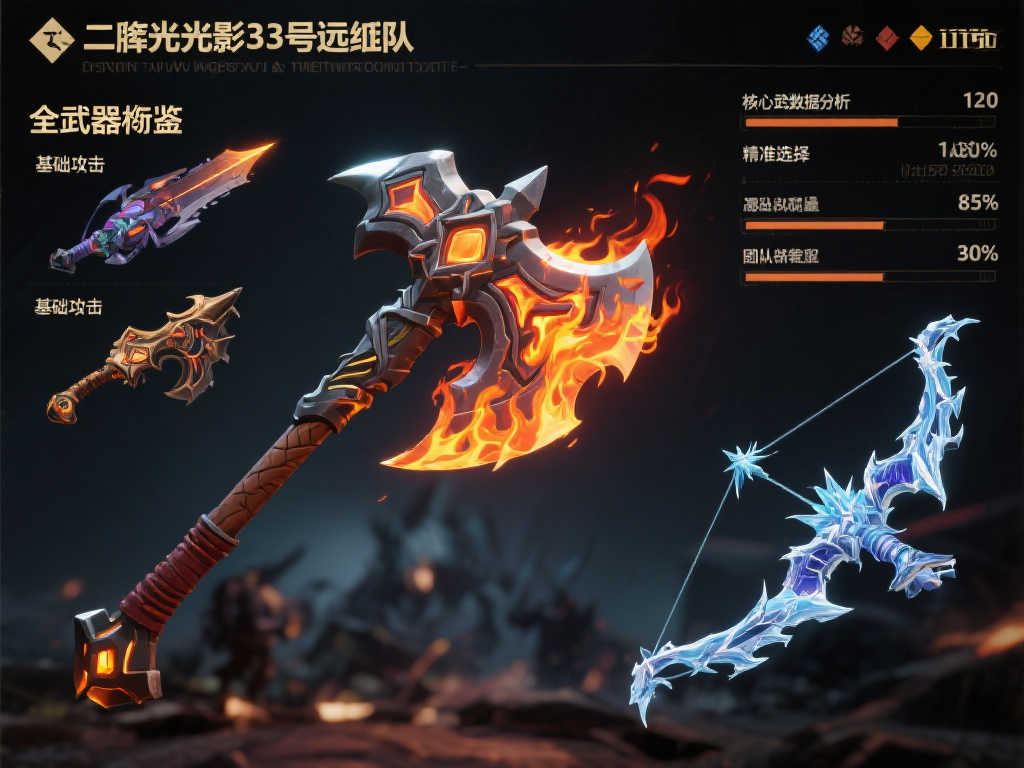1024x768 pixels.
Task: Open the brown leaf diamond icon
Action: point(852,39)
